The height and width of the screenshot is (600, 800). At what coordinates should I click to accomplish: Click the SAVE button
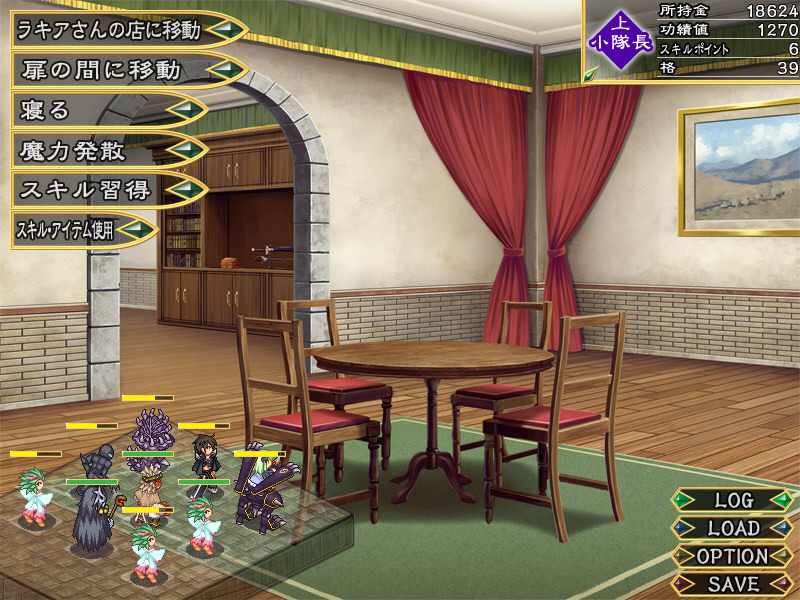[x=734, y=582]
